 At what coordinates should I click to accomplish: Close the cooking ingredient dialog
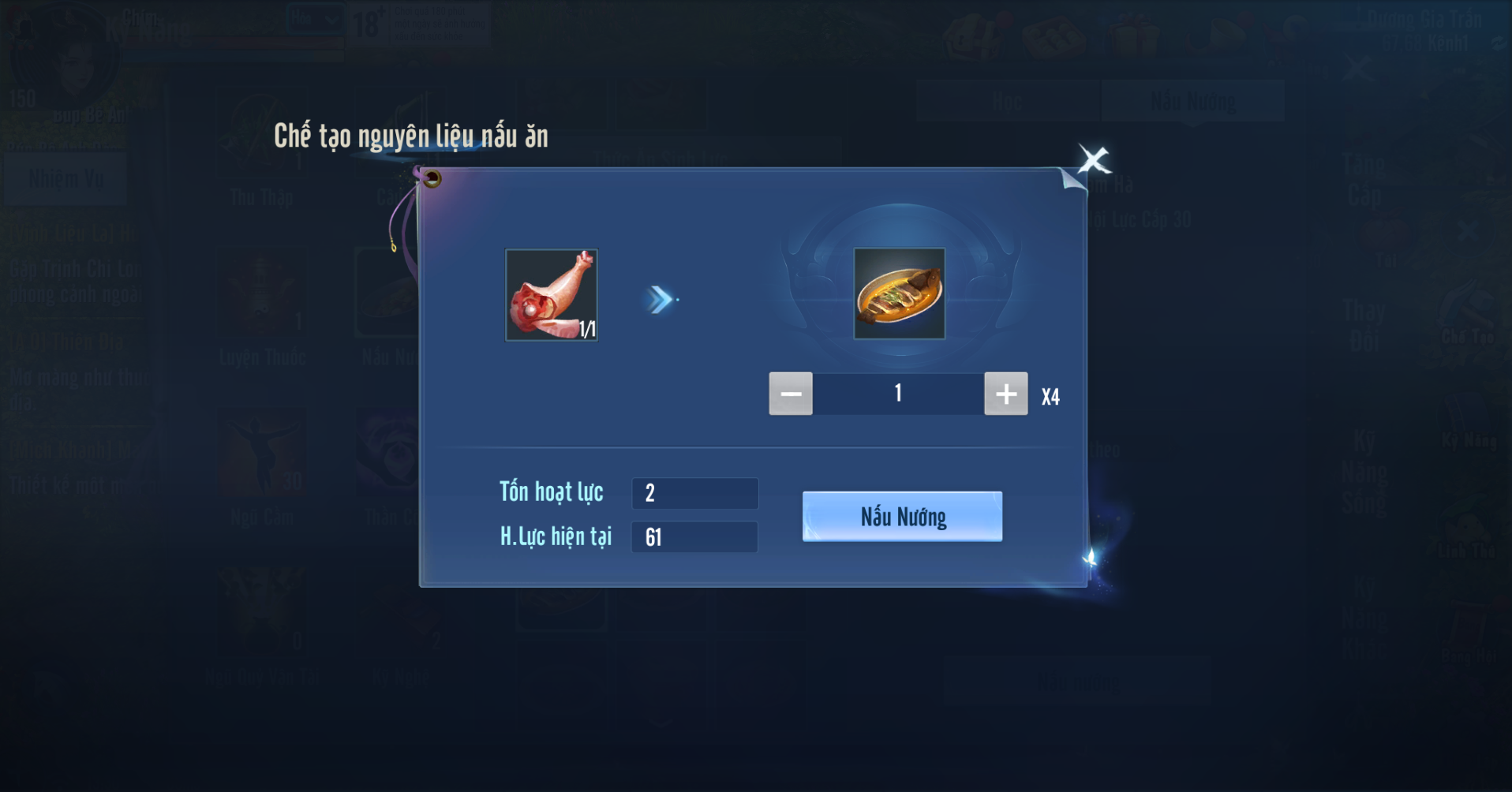point(1094,160)
